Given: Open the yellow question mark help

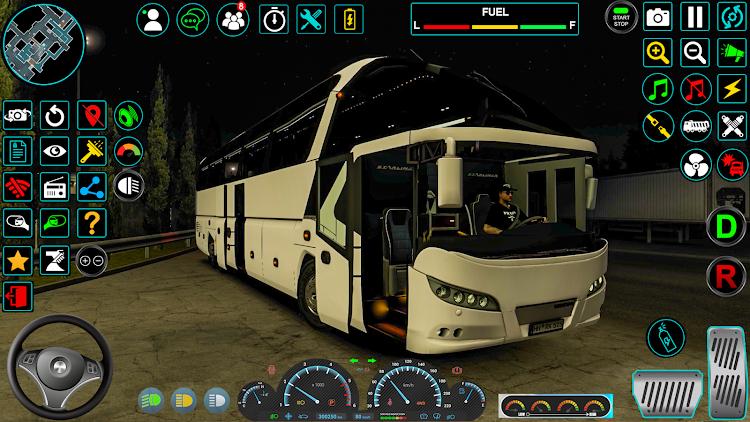Looking at the screenshot, I should click(92, 222).
